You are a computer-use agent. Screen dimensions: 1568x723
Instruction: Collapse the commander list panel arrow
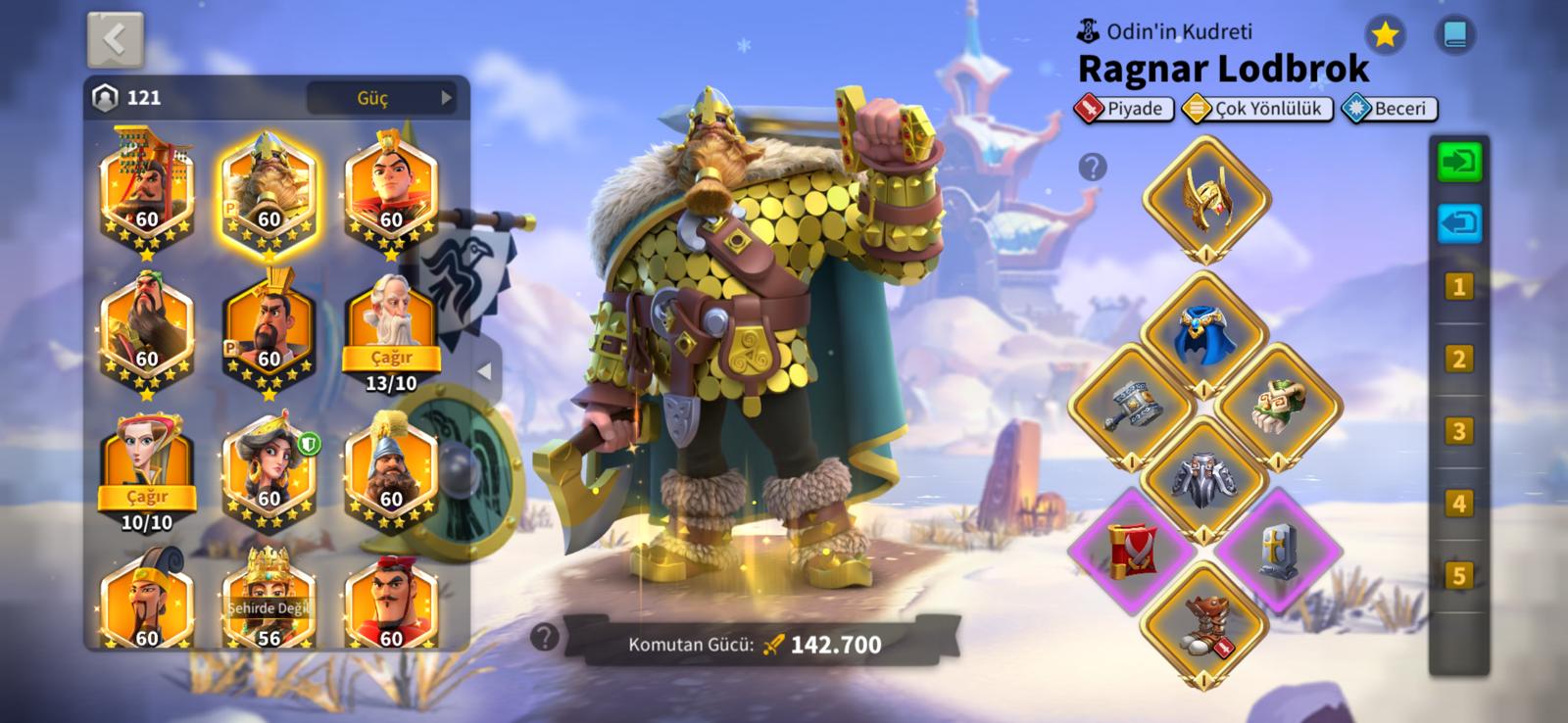coord(484,372)
